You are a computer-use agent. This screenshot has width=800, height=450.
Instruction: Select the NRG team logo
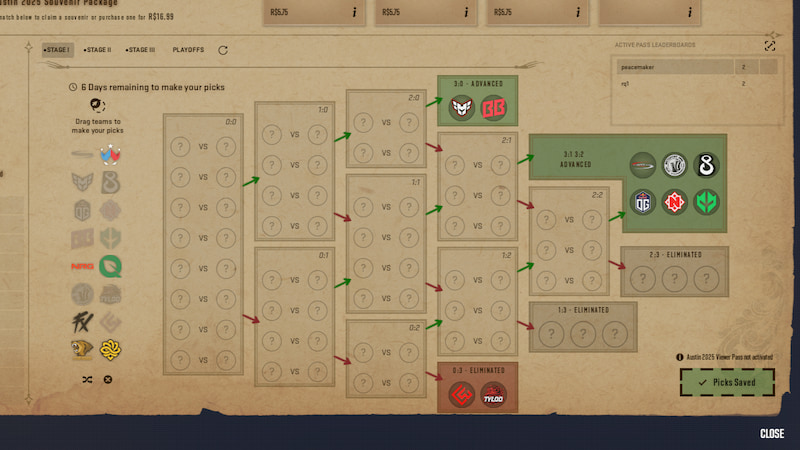pyautogui.click(x=83, y=267)
